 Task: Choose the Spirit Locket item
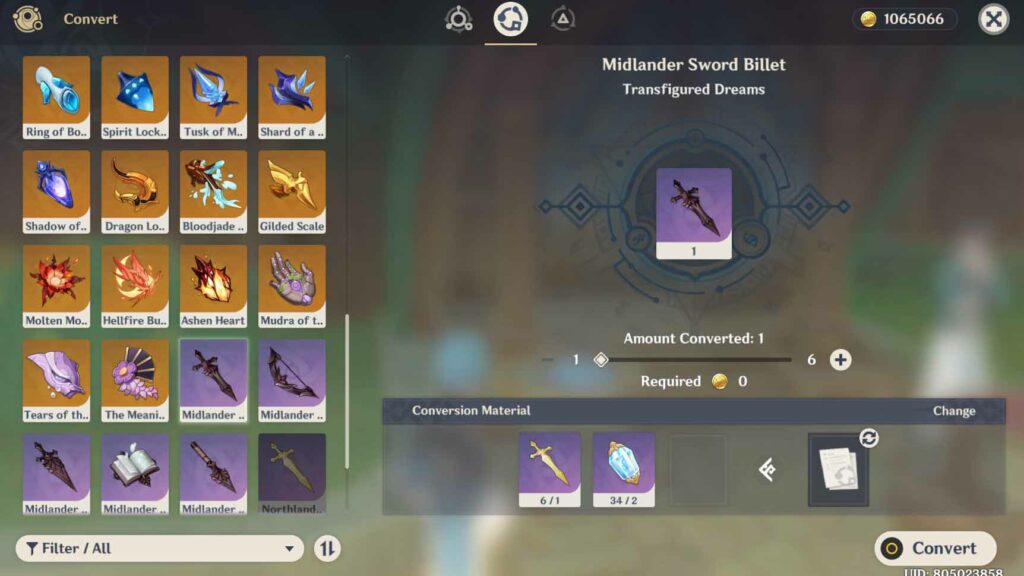[135, 97]
